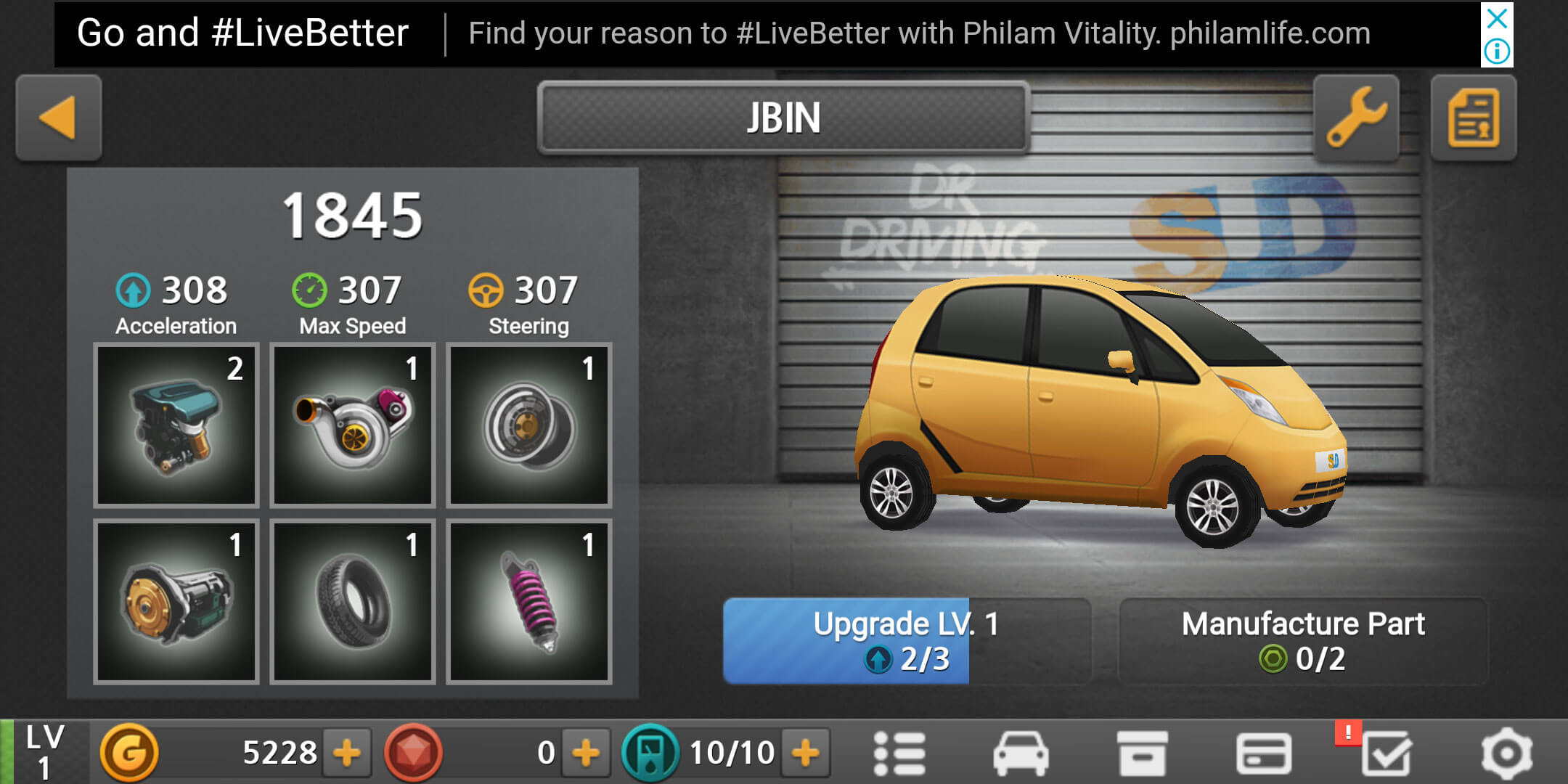Open the Manufacture Part button
1568x784 pixels.
(x=1303, y=641)
